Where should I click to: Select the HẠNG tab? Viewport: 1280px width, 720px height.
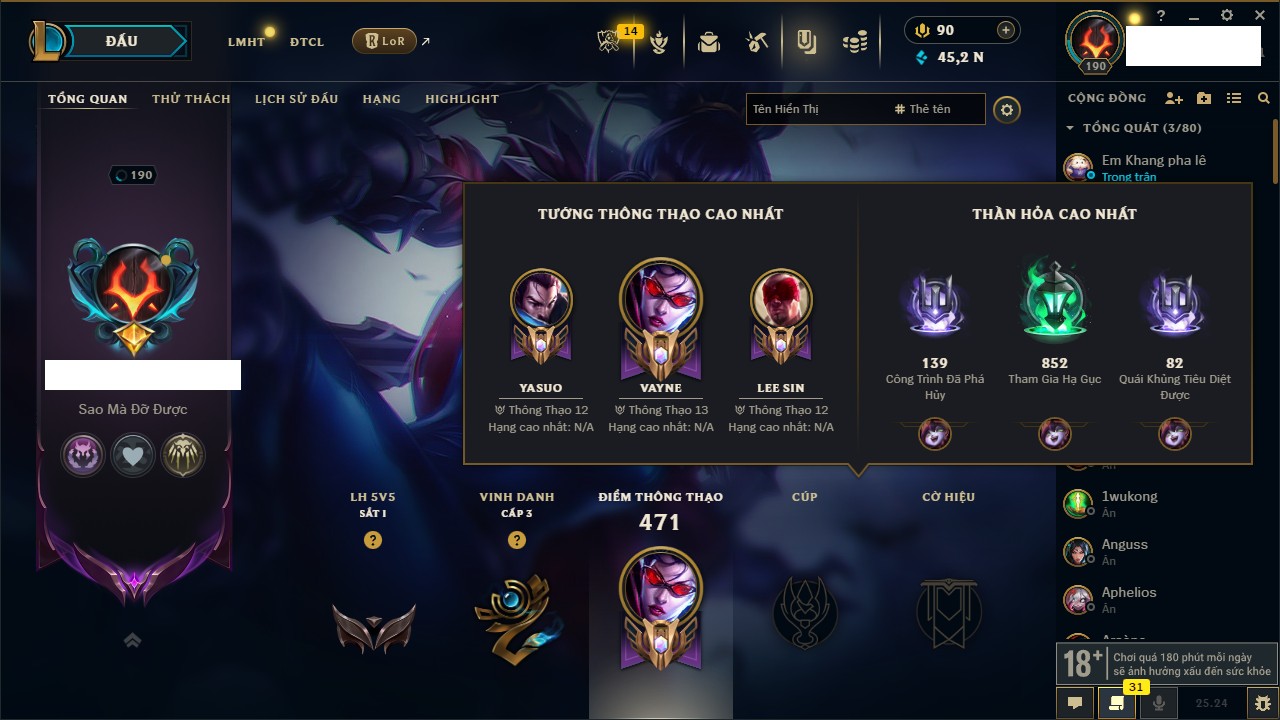(381, 99)
